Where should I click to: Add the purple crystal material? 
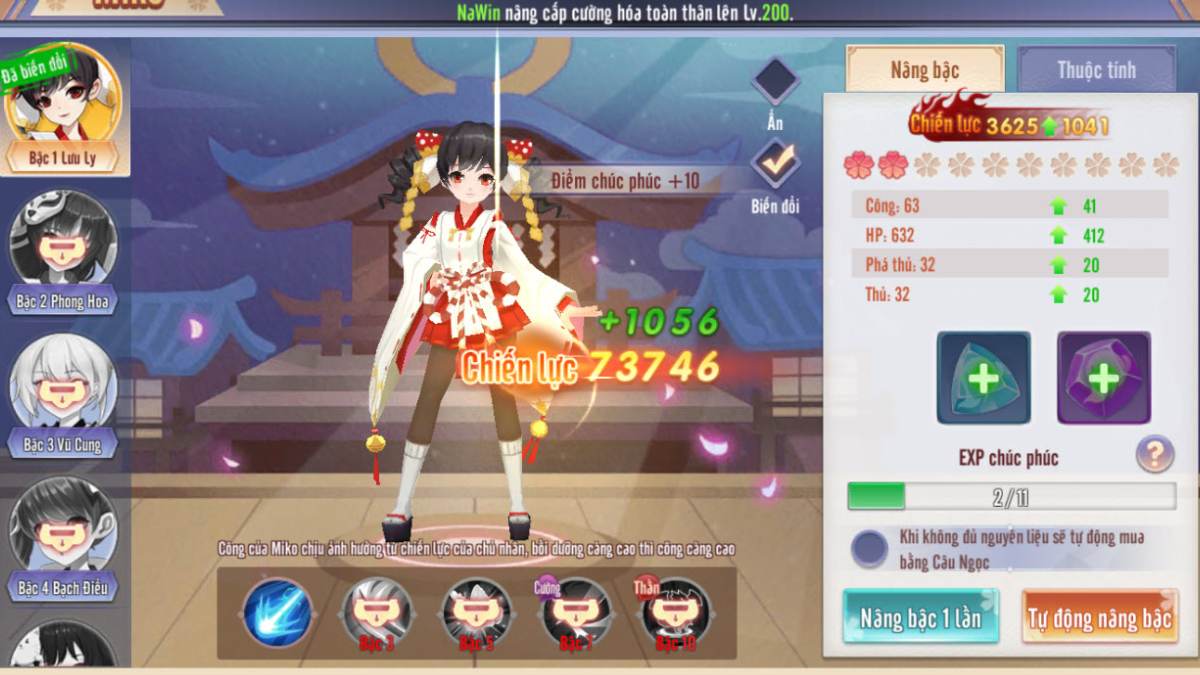tap(1103, 378)
